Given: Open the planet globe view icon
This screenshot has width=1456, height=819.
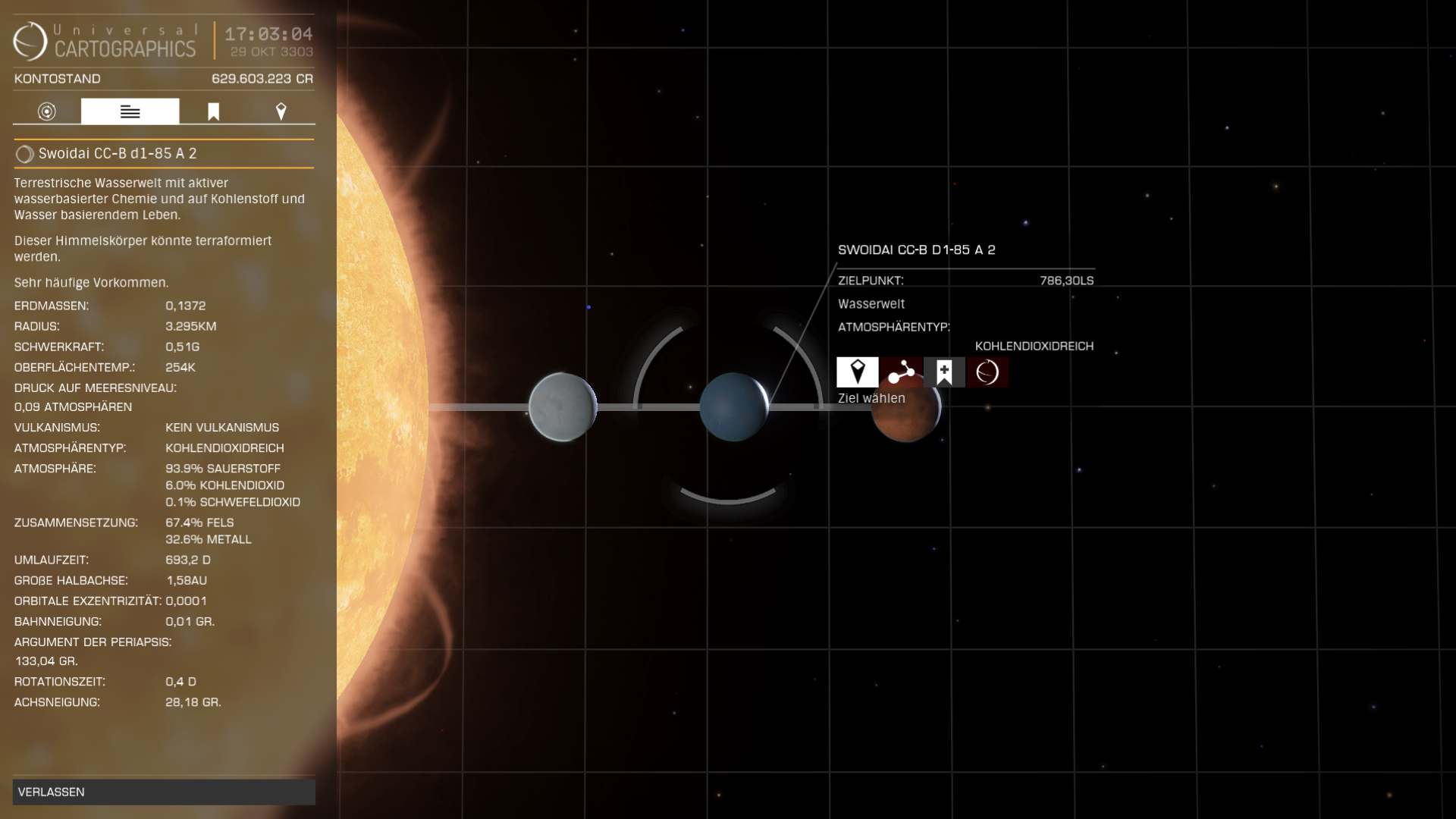Looking at the screenshot, I should point(987,372).
